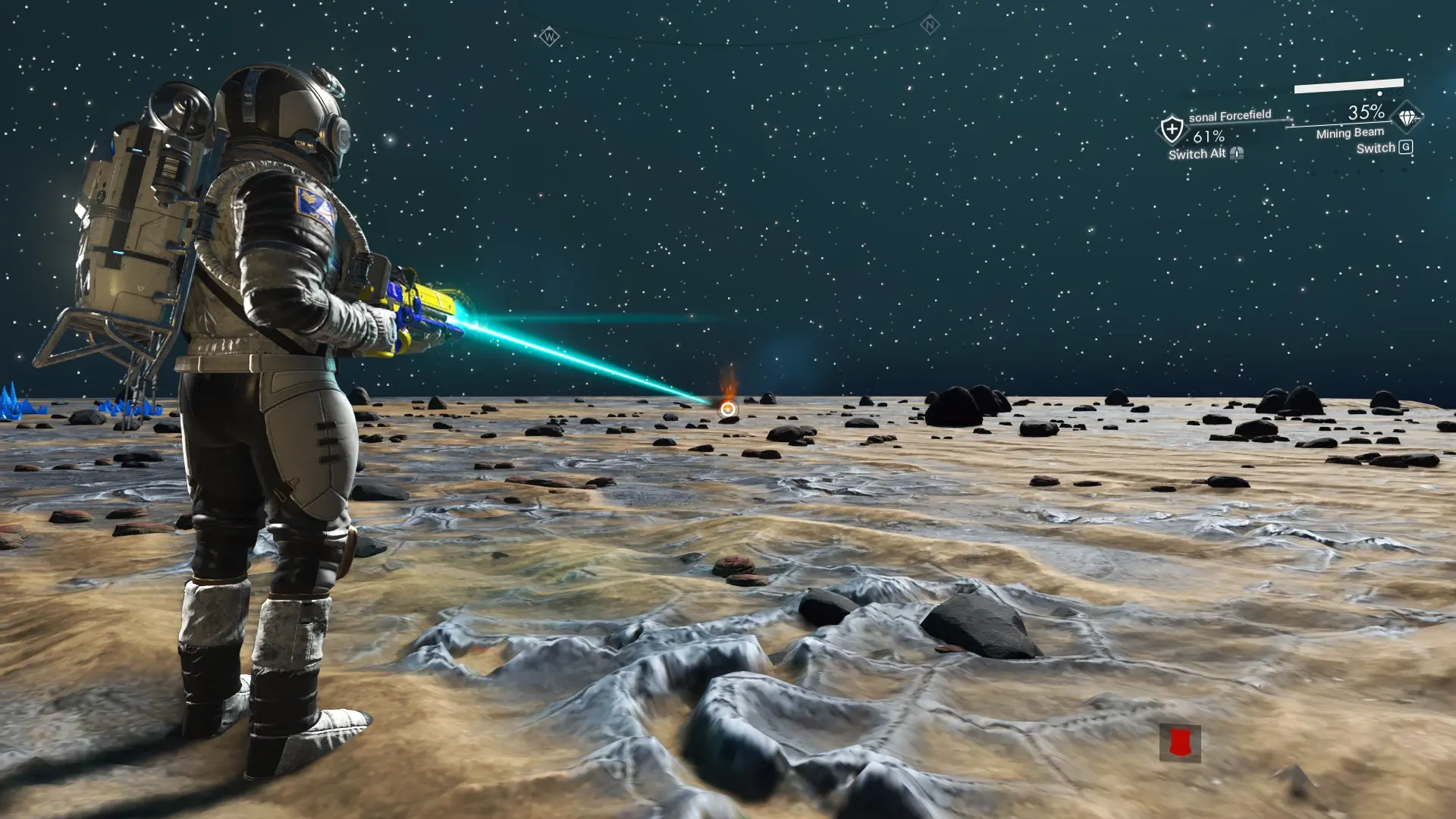Click the red armor overlay icon
The width and height of the screenshot is (1456, 819).
click(x=1179, y=743)
